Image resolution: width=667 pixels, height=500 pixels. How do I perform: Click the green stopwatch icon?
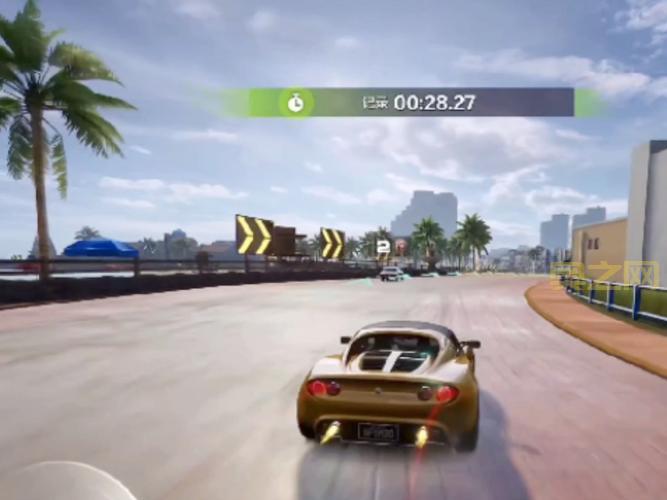coord(295,102)
